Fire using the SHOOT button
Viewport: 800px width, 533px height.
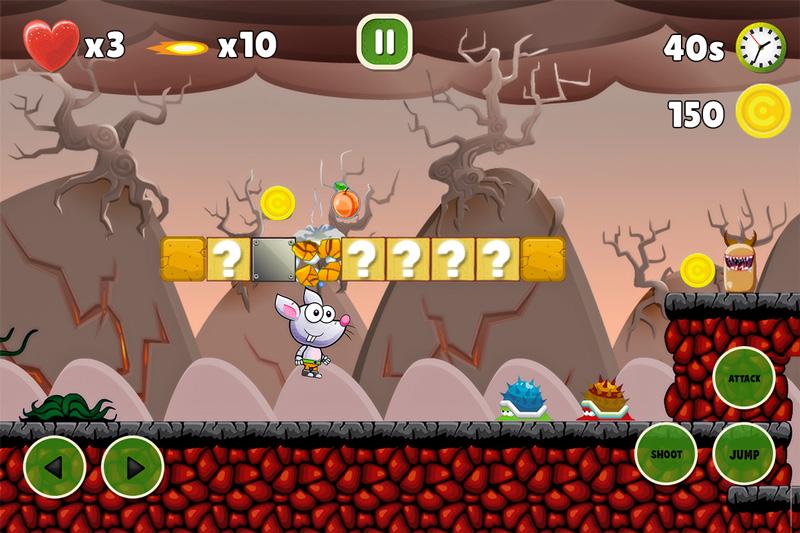(x=666, y=454)
